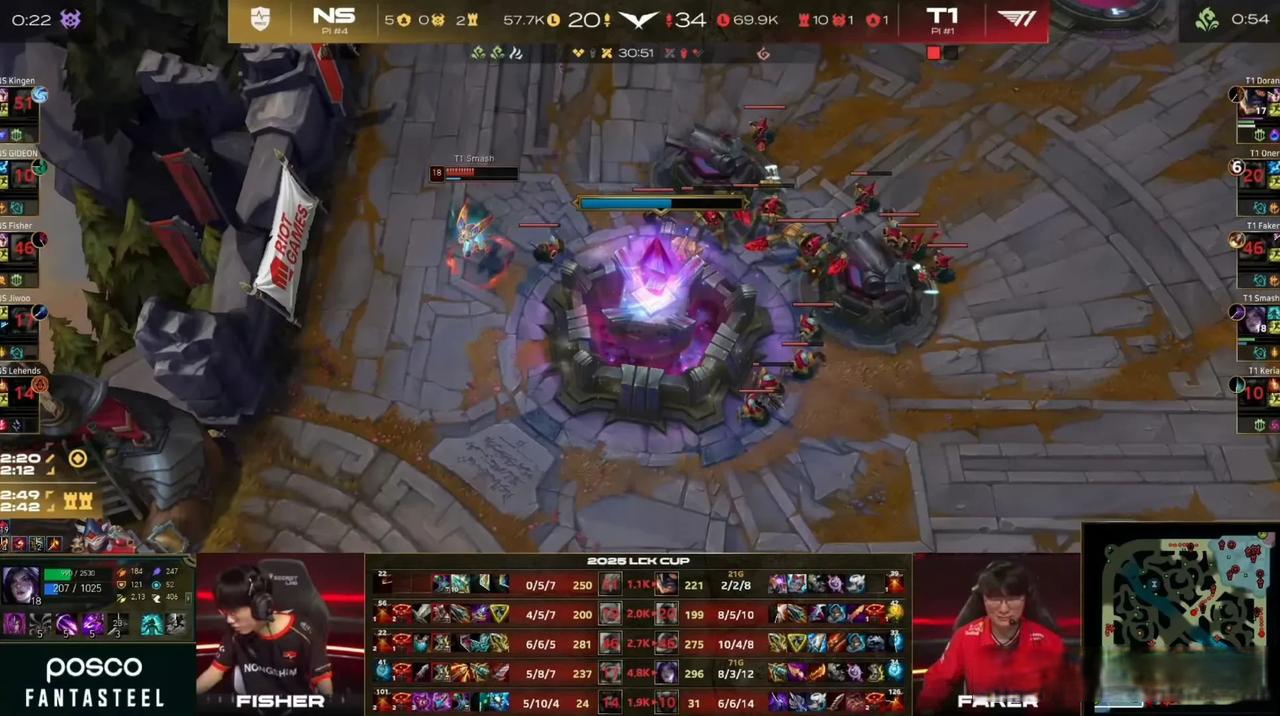Open the FISHER player camera feed
The width and height of the screenshot is (1280, 716).
pos(280,635)
